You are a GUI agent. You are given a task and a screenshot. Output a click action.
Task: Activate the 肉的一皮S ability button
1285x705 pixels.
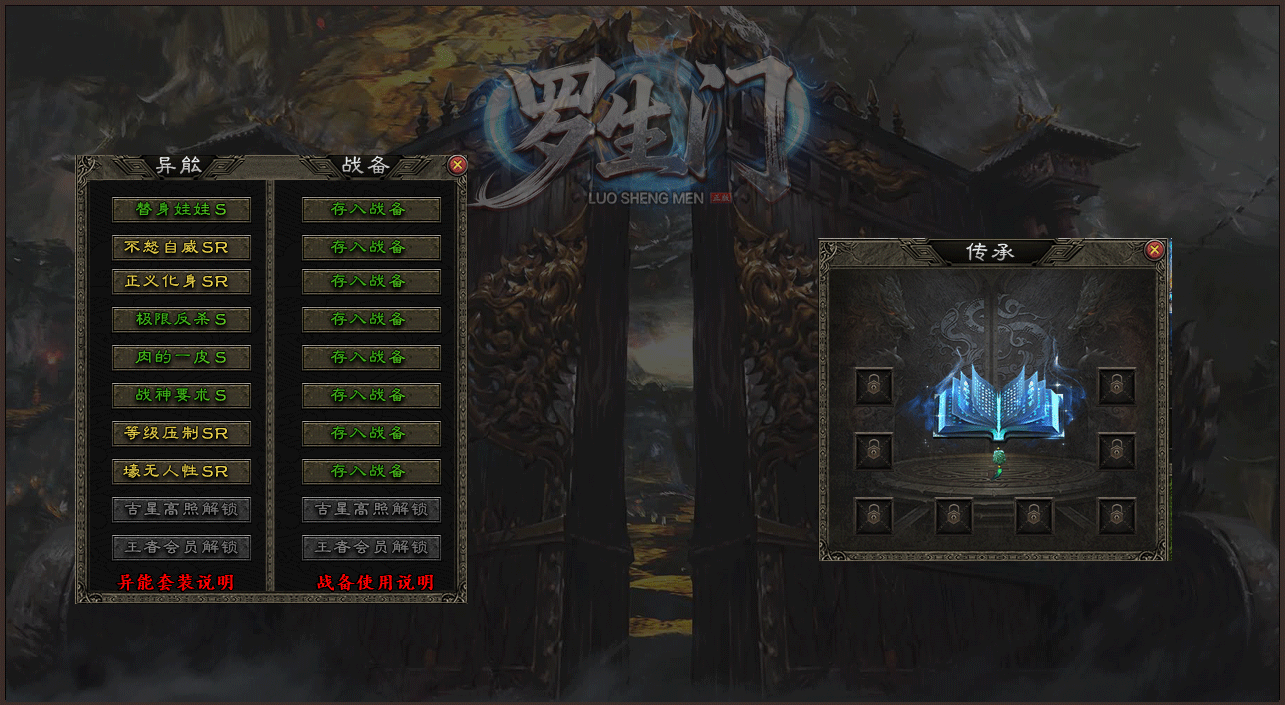[181, 358]
